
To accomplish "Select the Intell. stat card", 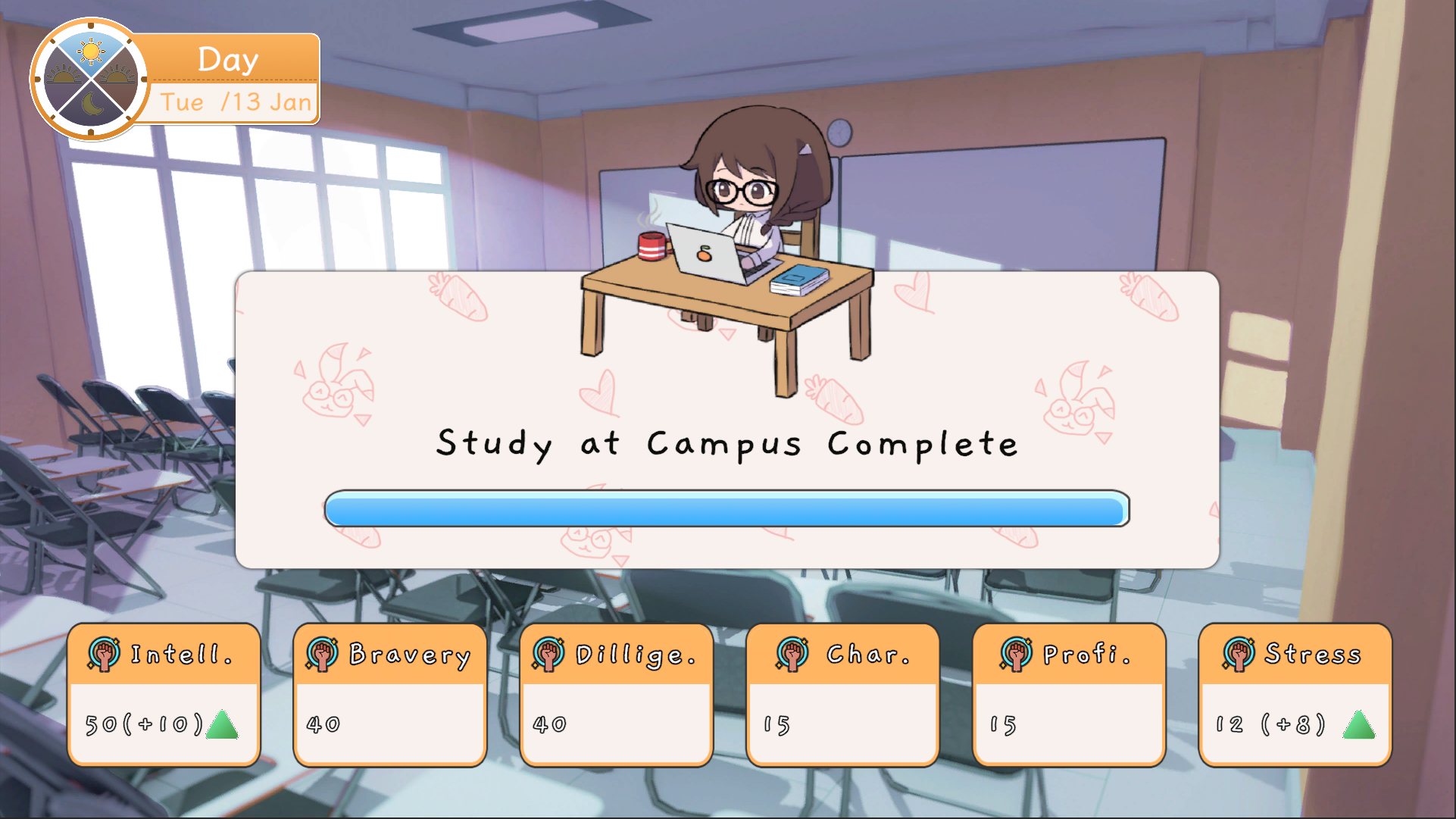I will pyautogui.click(x=164, y=694).
